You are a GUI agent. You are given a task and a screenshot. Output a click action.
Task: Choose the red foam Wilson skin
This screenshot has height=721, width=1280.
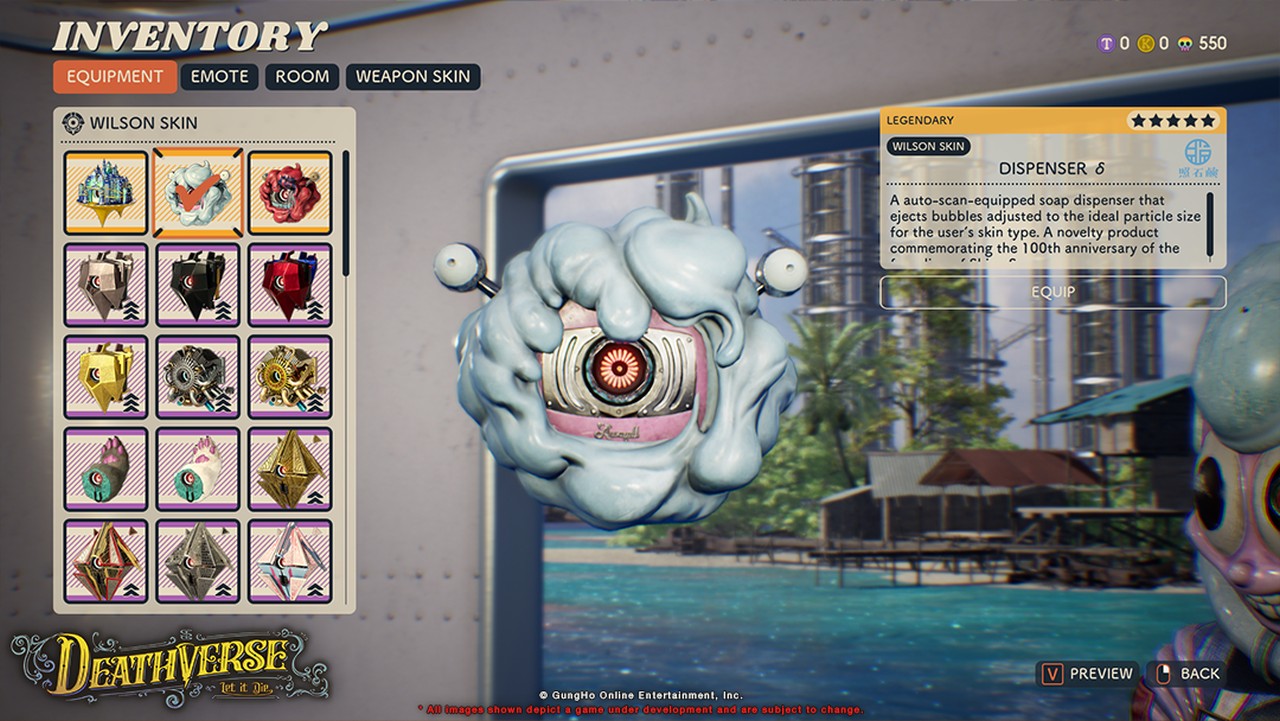[x=290, y=193]
